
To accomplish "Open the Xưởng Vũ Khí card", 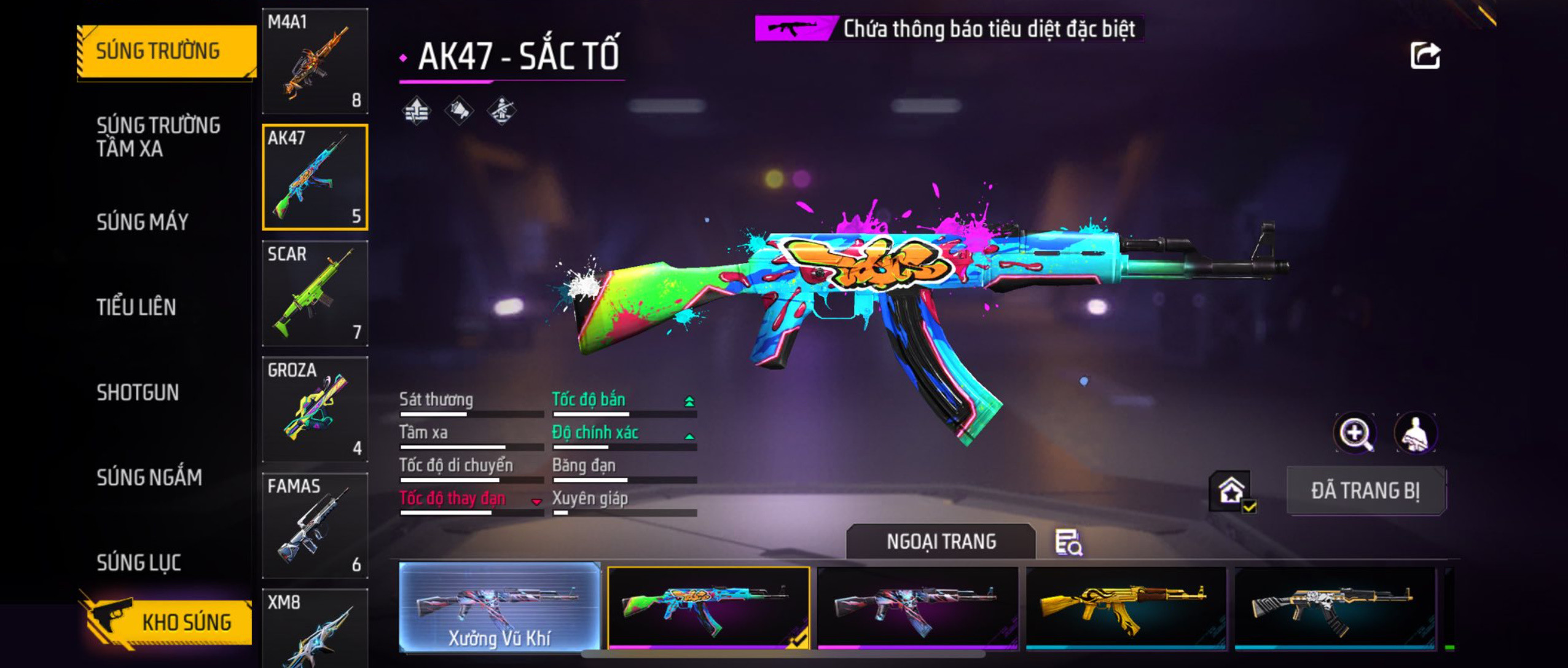I will coord(499,607).
